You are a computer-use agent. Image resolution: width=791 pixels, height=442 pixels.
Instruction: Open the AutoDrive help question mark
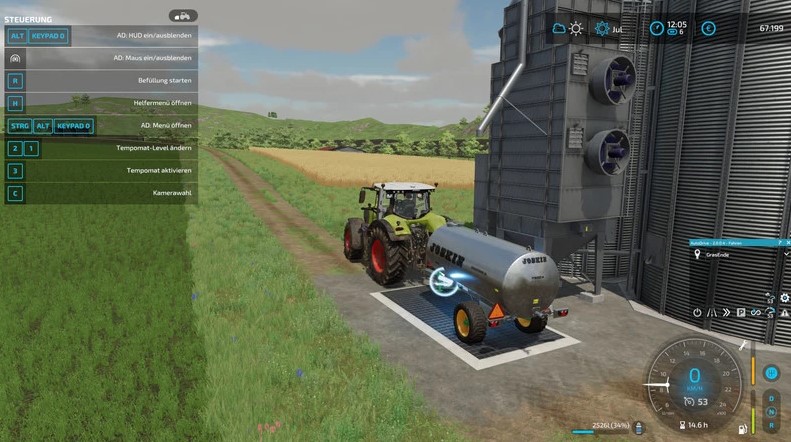779,242
